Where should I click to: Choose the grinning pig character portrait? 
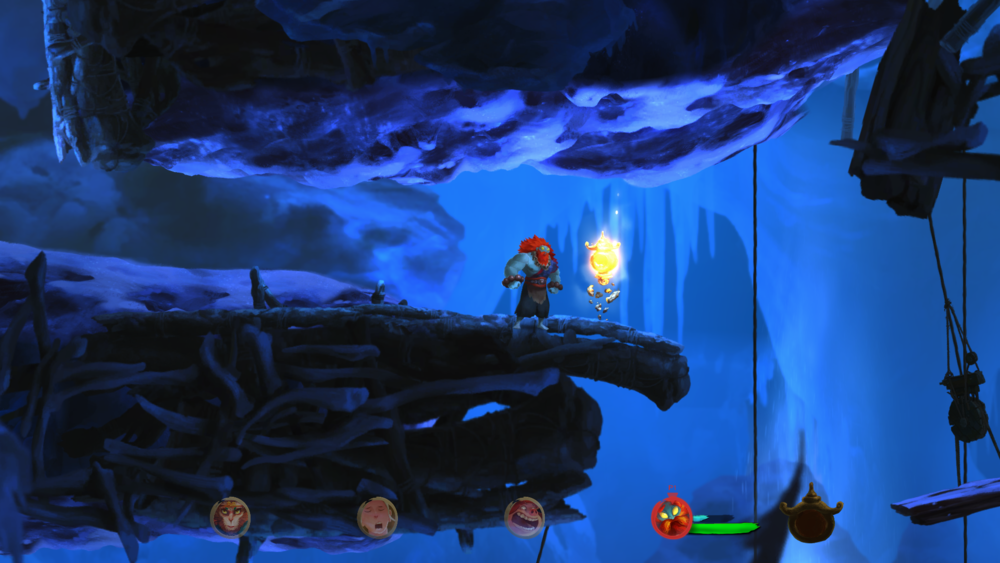pyautogui.click(x=524, y=517)
